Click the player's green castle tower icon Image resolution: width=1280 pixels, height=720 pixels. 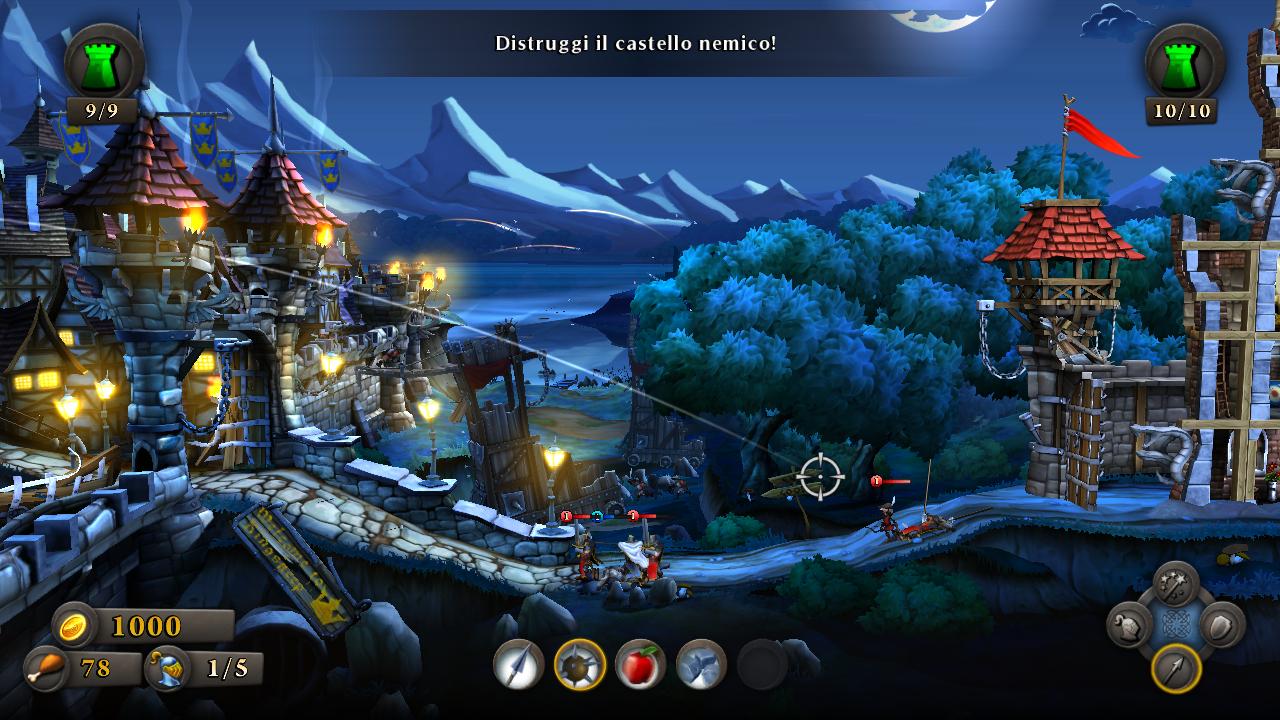[103, 62]
